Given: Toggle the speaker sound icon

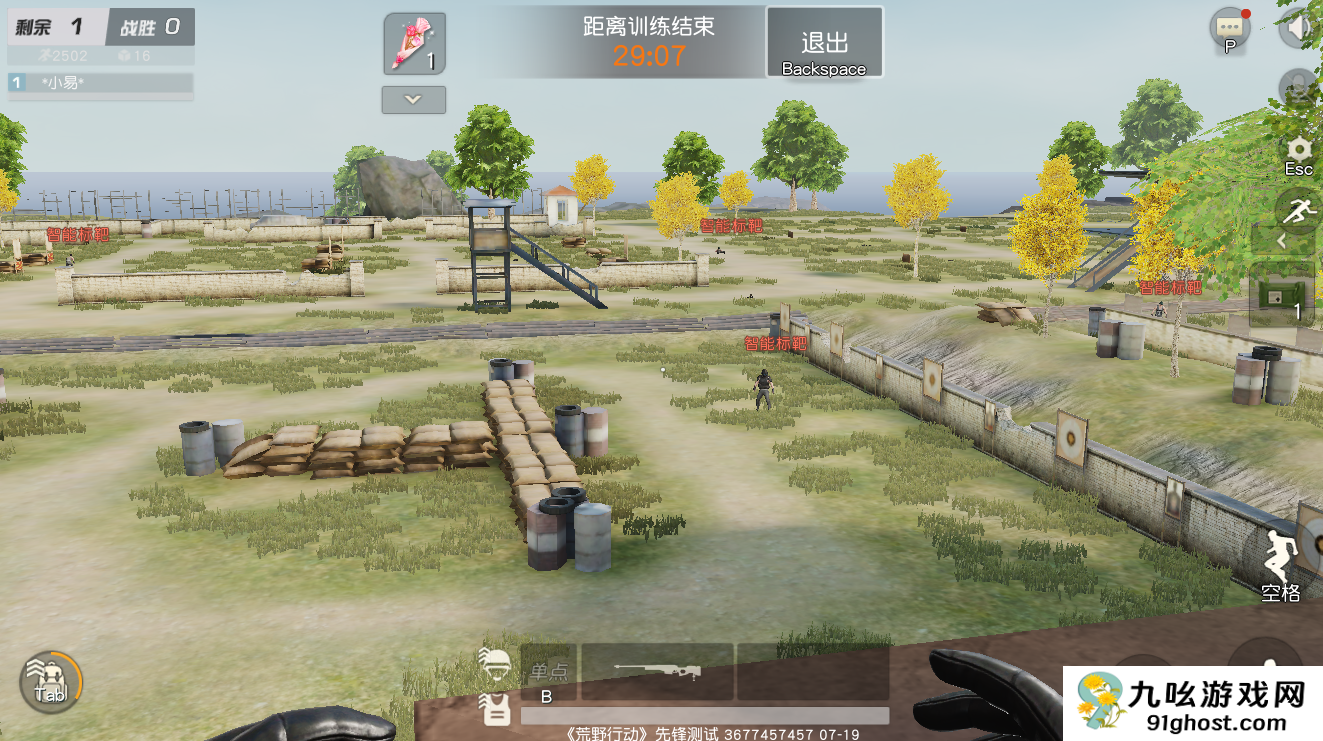Looking at the screenshot, I should (1300, 28).
